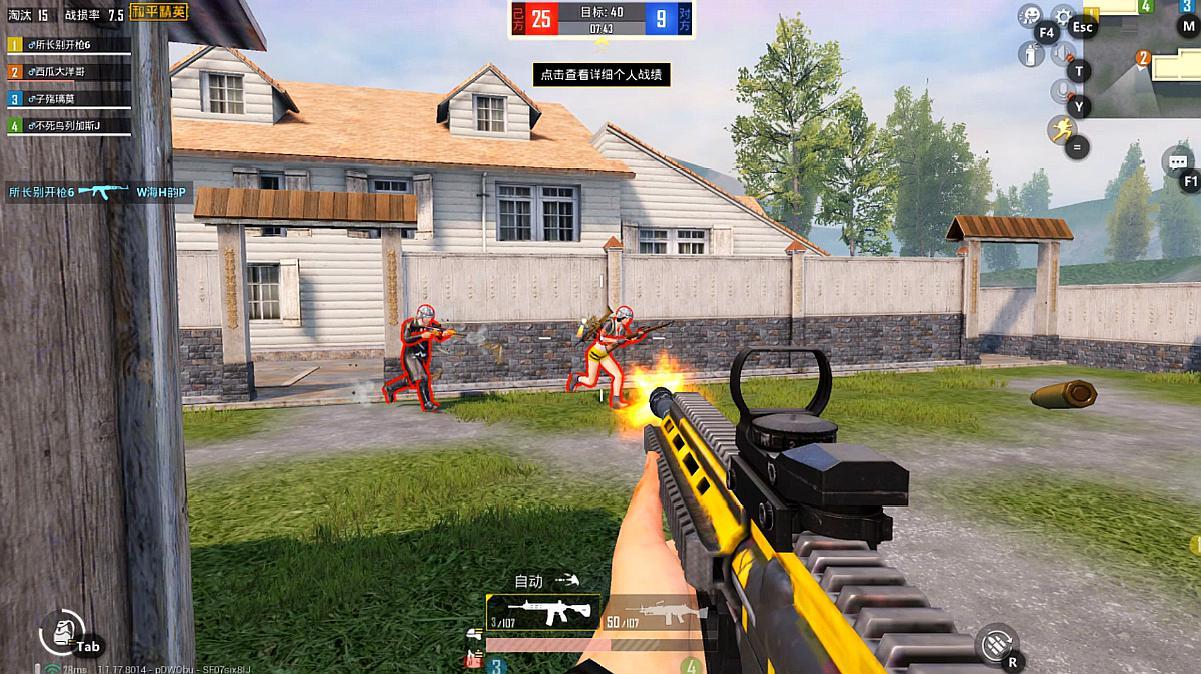
Task: Open the gear settings icon
Action: point(1063,18)
